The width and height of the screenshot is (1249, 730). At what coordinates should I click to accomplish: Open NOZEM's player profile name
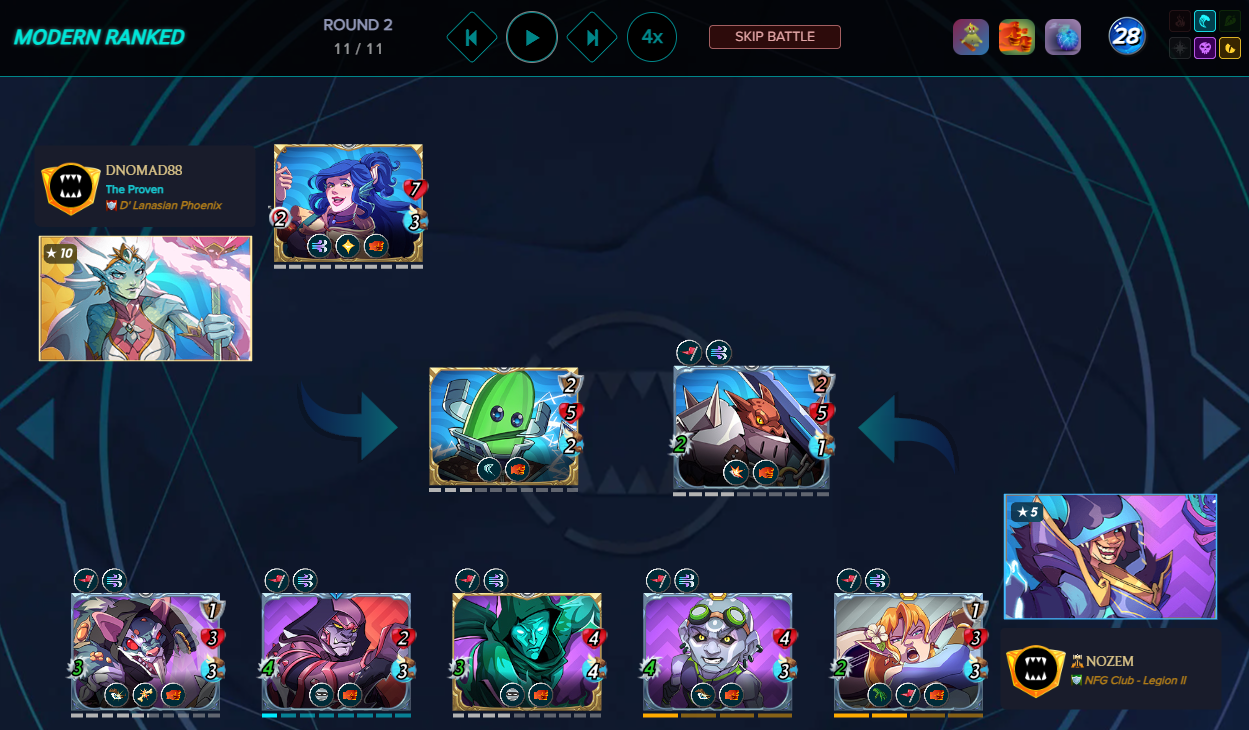click(1110, 661)
